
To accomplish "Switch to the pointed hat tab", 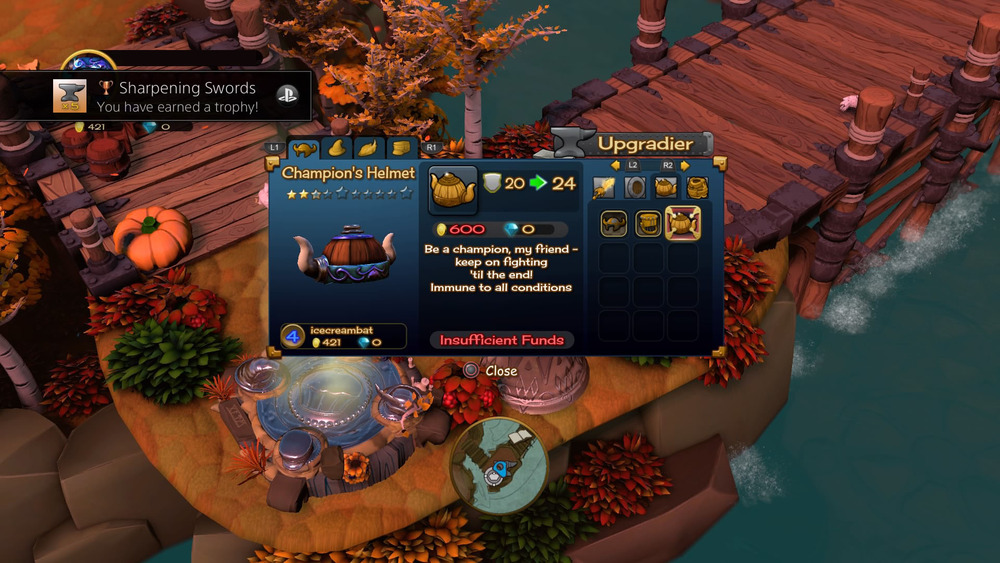I will click(x=336, y=149).
